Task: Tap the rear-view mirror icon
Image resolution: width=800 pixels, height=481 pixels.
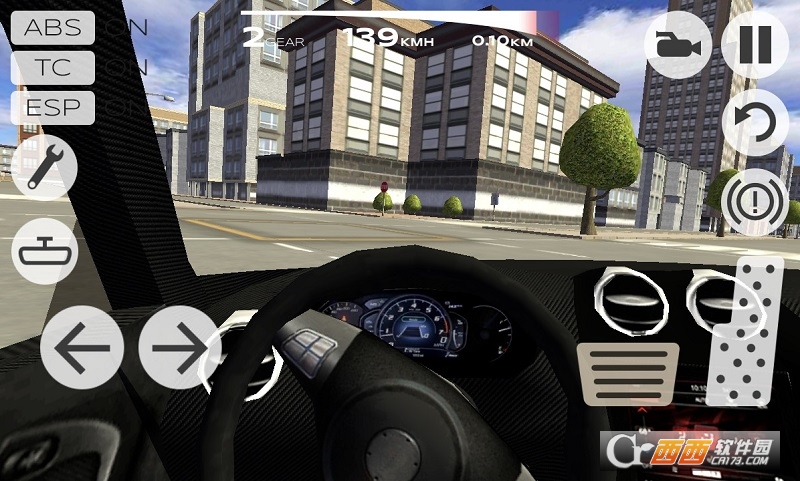Action: pyautogui.click(x=44, y=250)
